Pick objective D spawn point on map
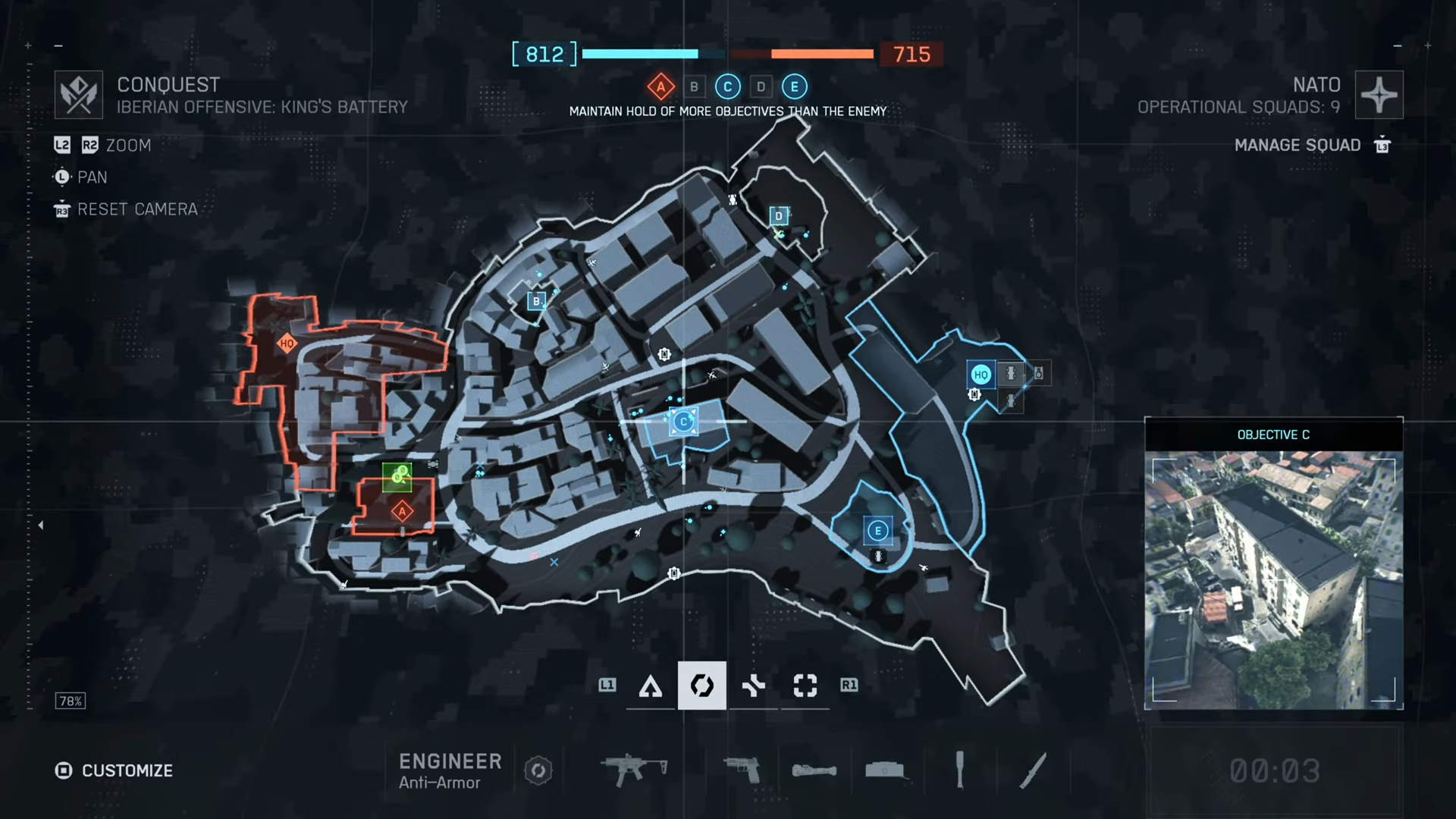The height and width of the screenshot is (819, 1456). coord(778,216)
